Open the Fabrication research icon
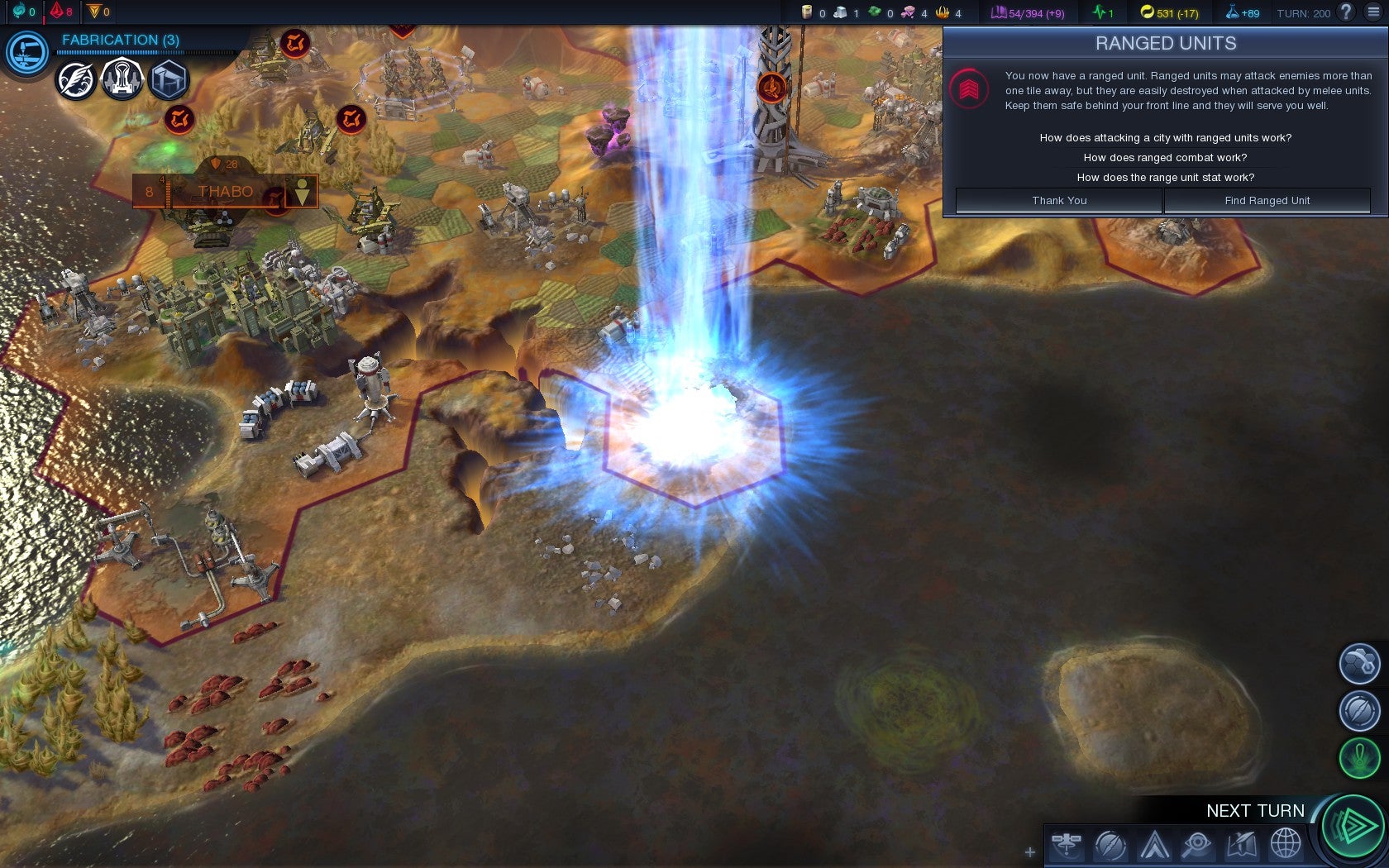Viewport: 1389px width, 868px height. [x=27, y=52]
